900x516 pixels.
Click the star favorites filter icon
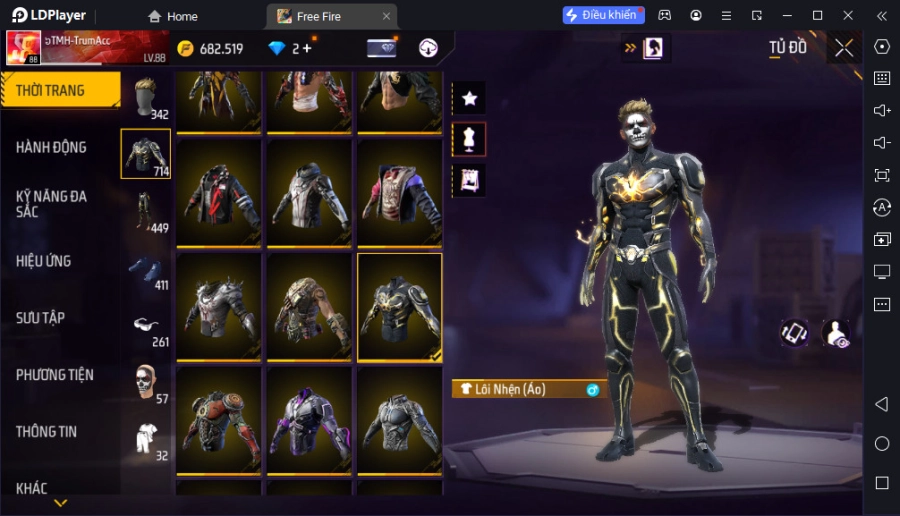(469, 98)
